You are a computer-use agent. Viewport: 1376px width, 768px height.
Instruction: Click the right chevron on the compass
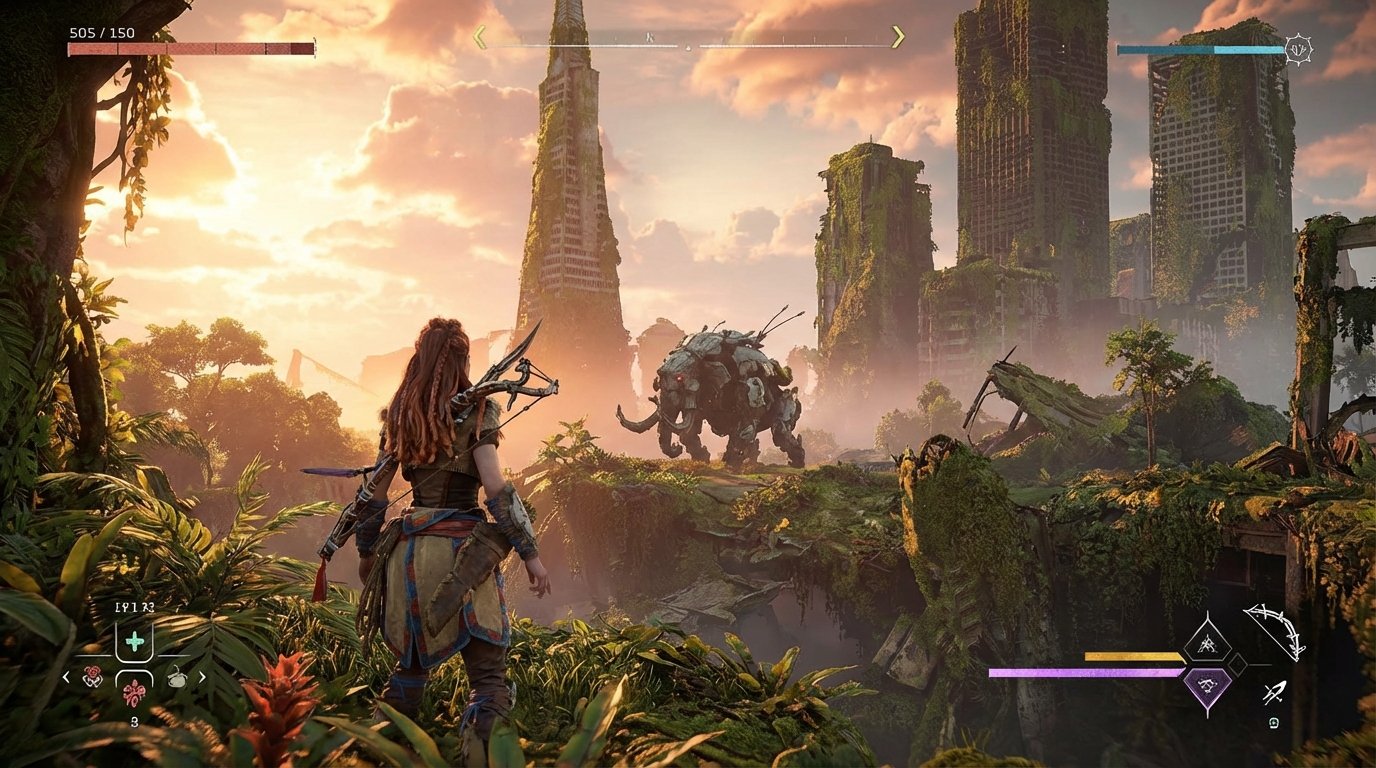(897, 34)
